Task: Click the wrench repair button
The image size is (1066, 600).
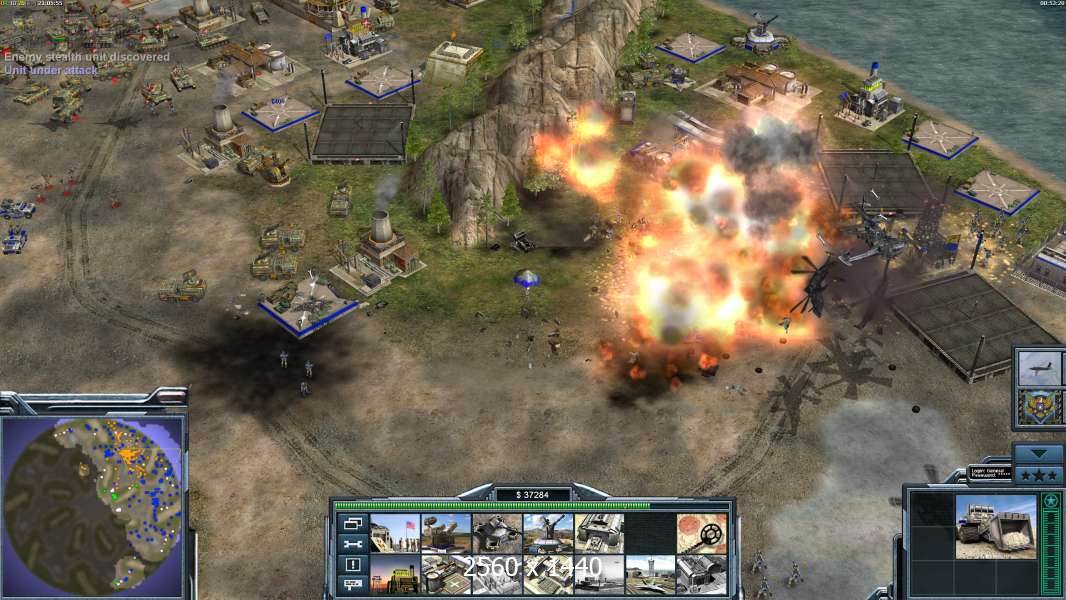Action: pyautogui.click(x=351, y=544)
